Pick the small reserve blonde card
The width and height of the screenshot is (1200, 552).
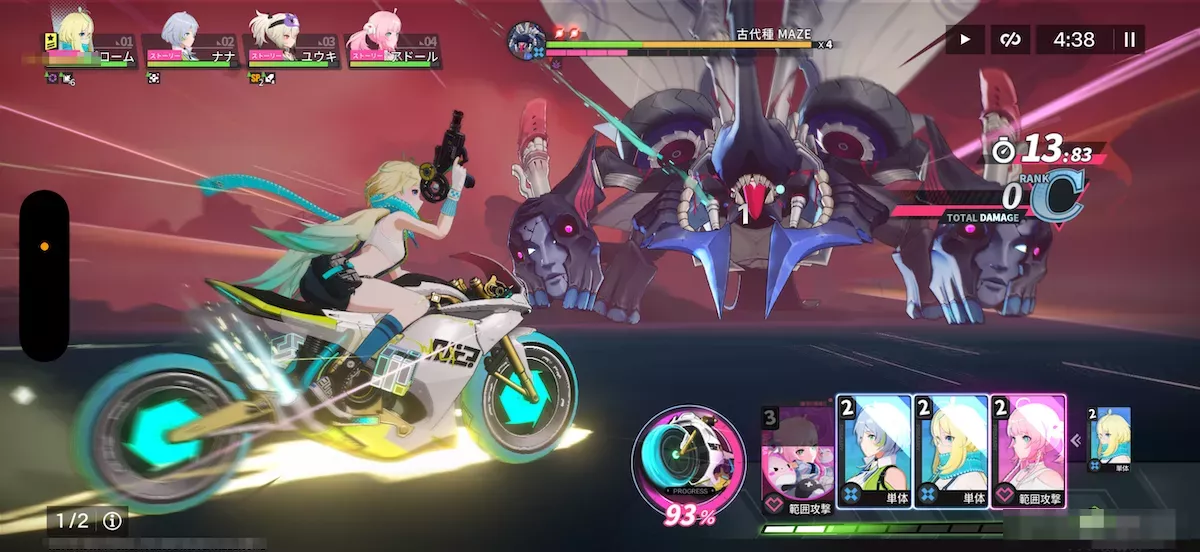coord(1109,440)
